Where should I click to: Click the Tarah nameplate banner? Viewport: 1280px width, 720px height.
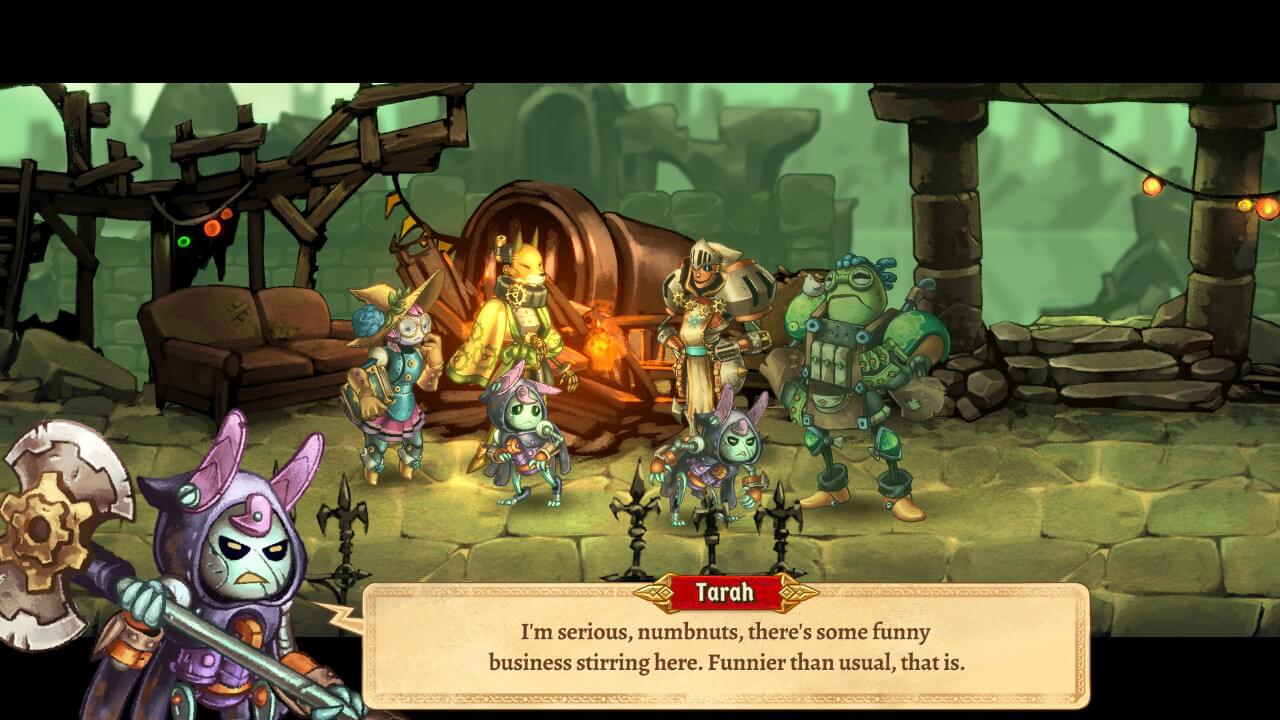[x=723, y=592]
